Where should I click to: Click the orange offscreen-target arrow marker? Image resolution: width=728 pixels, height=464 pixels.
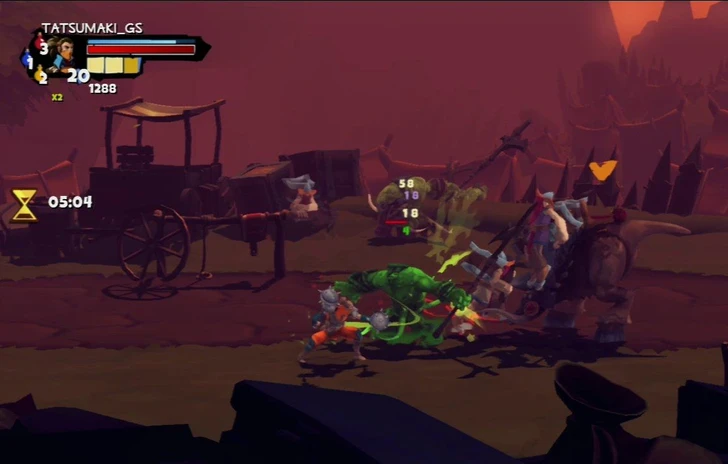(x=602, y=170)
